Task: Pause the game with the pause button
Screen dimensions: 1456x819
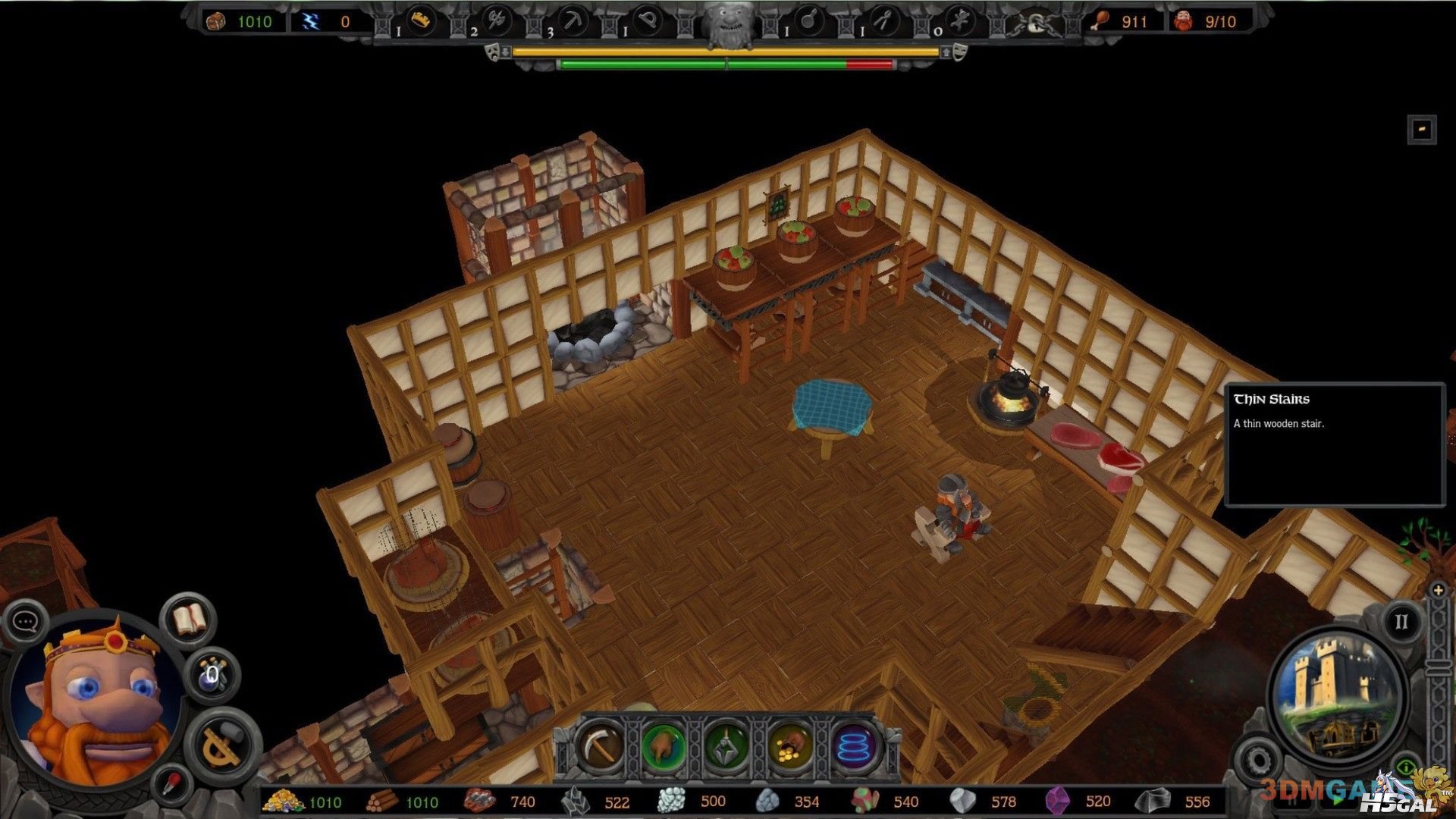Action: [x=1401, y=622]
